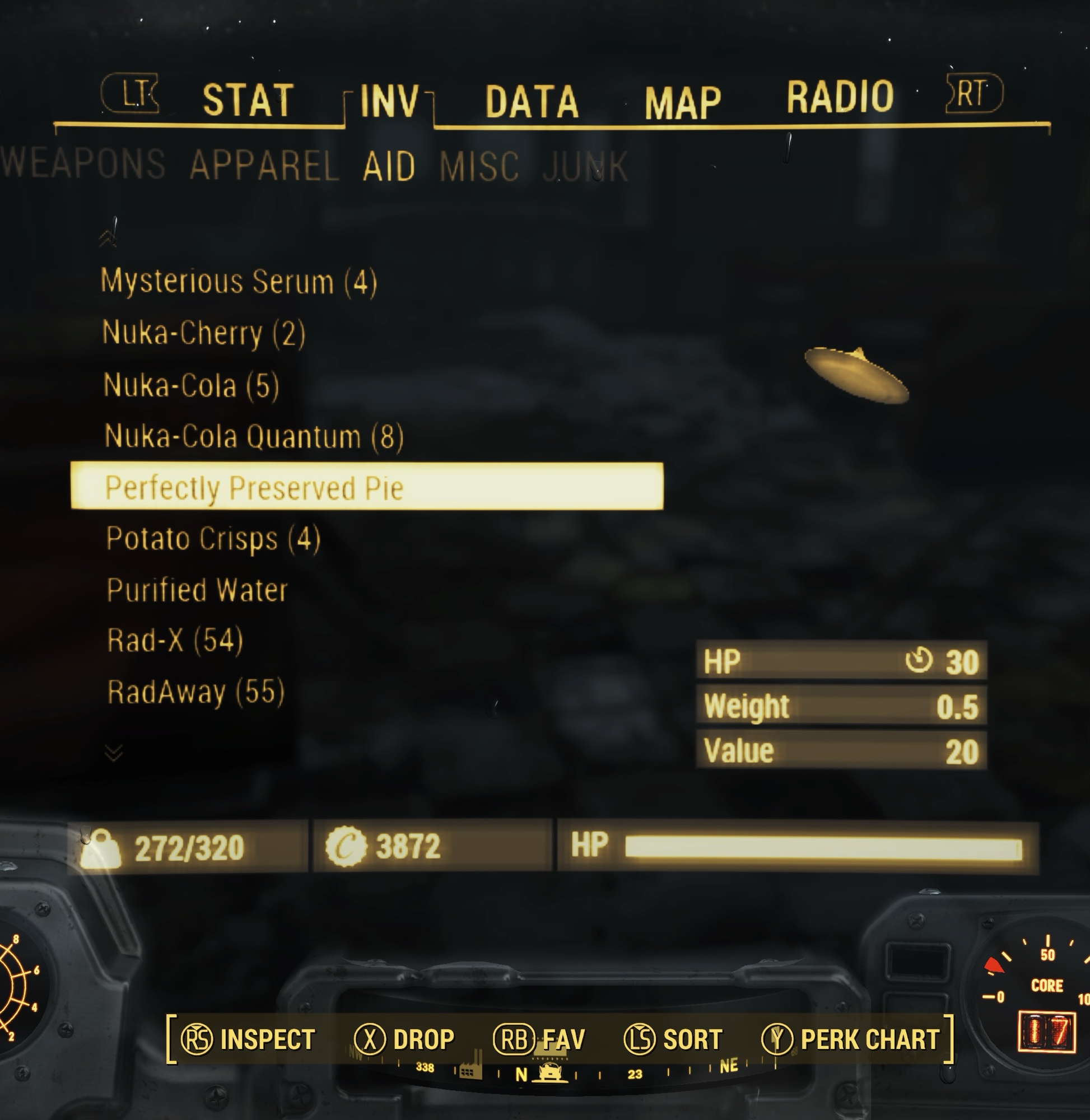Viewport: 1090px width, 1120px height.
Task: Select Potato Crisps in the aid list
Action: click(213, 539)
